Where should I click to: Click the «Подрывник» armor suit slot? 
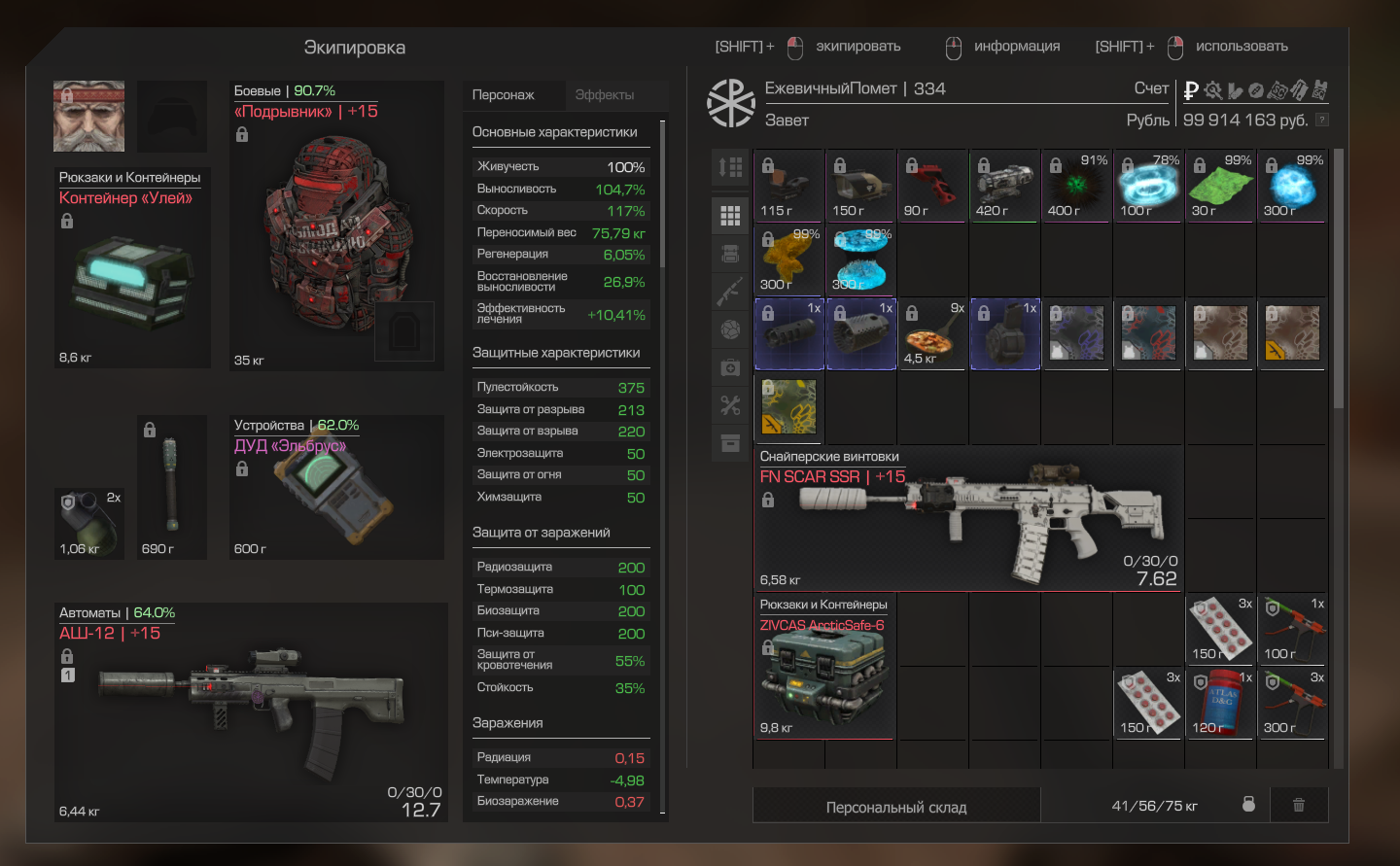pos(336,225)
